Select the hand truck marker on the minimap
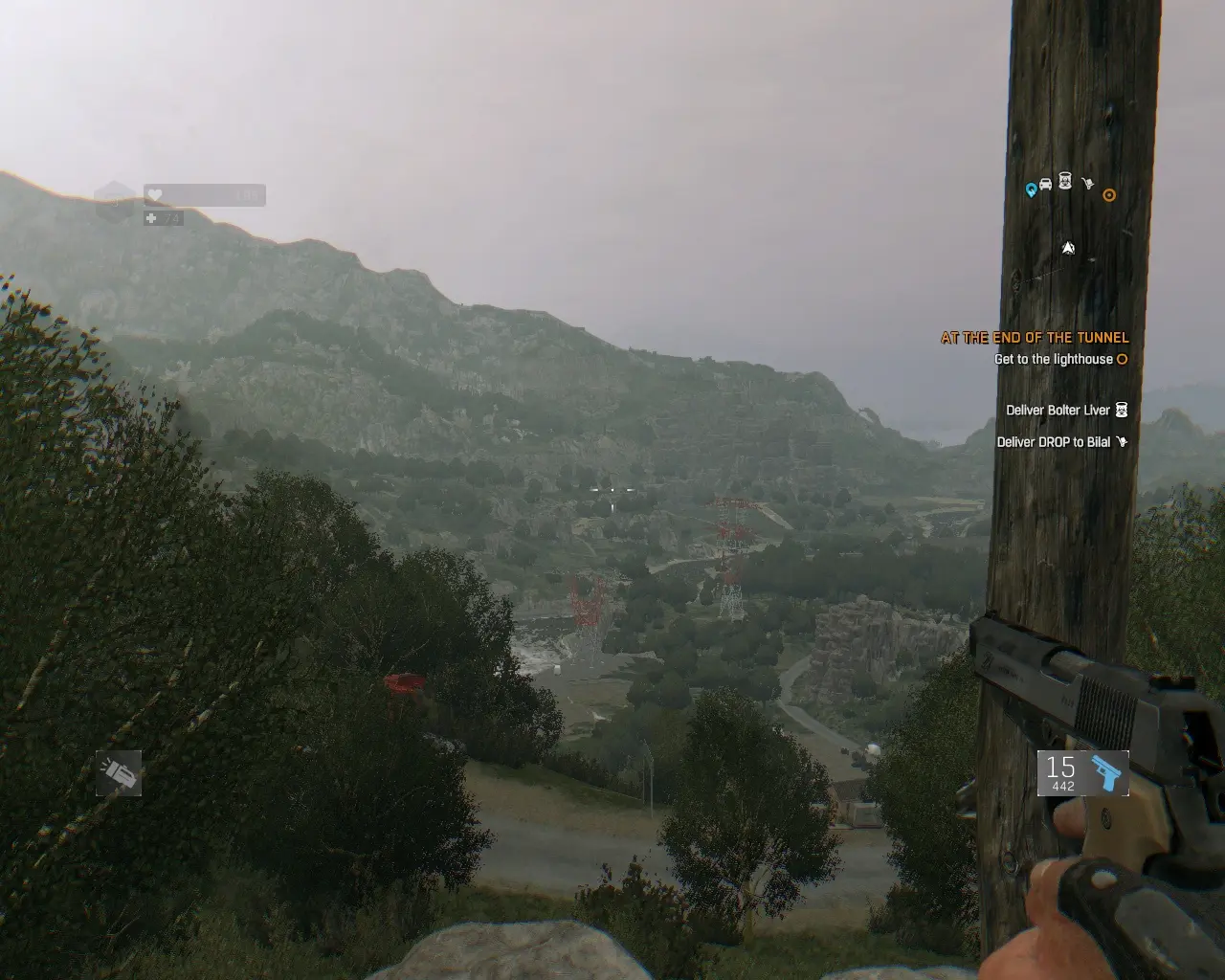This screenshot has width=1225, height=980. 1087,183
